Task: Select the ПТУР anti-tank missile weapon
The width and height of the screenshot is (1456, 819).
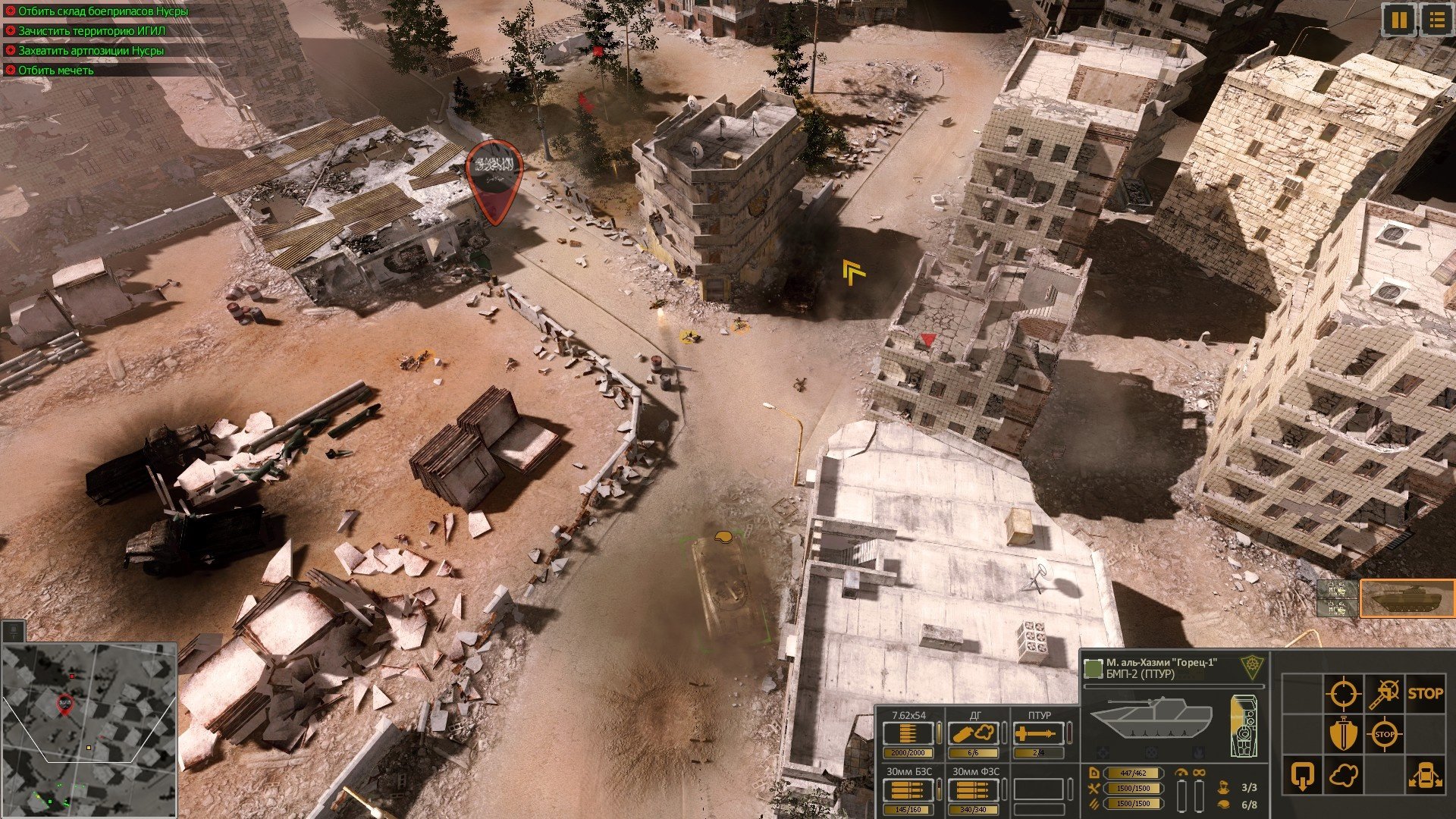Action: pos(1038,734)
